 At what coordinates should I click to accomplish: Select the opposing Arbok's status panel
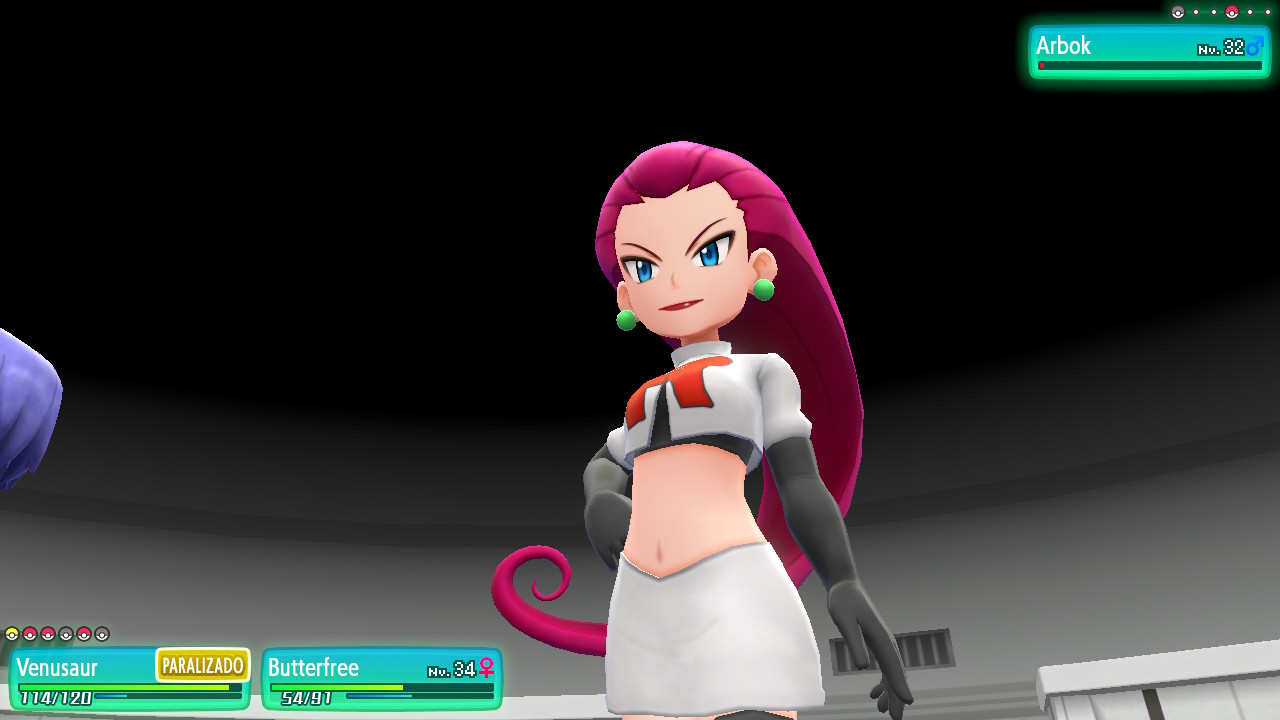(x=1149, y=52)
